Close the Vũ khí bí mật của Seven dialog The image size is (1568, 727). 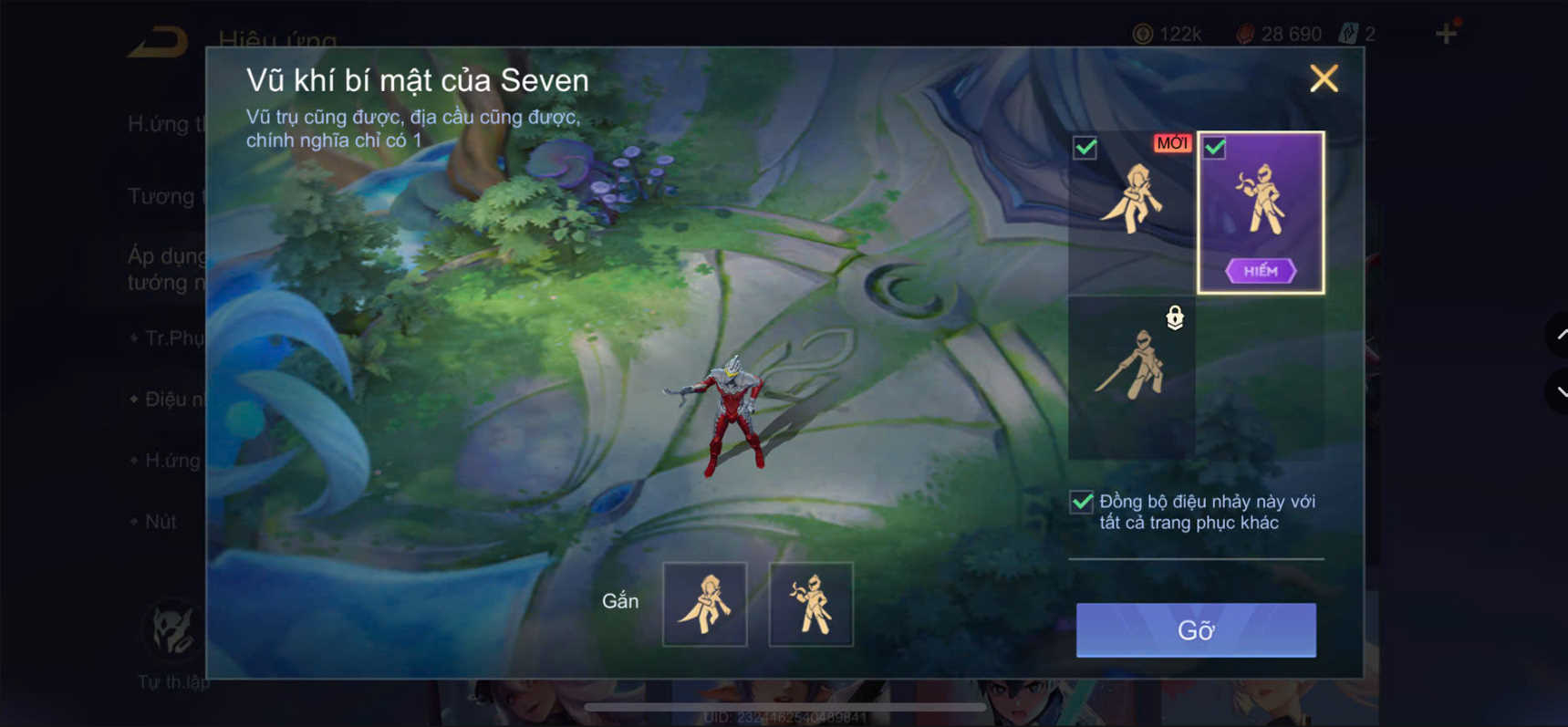pyautogui.click(x=1324, y=78)
